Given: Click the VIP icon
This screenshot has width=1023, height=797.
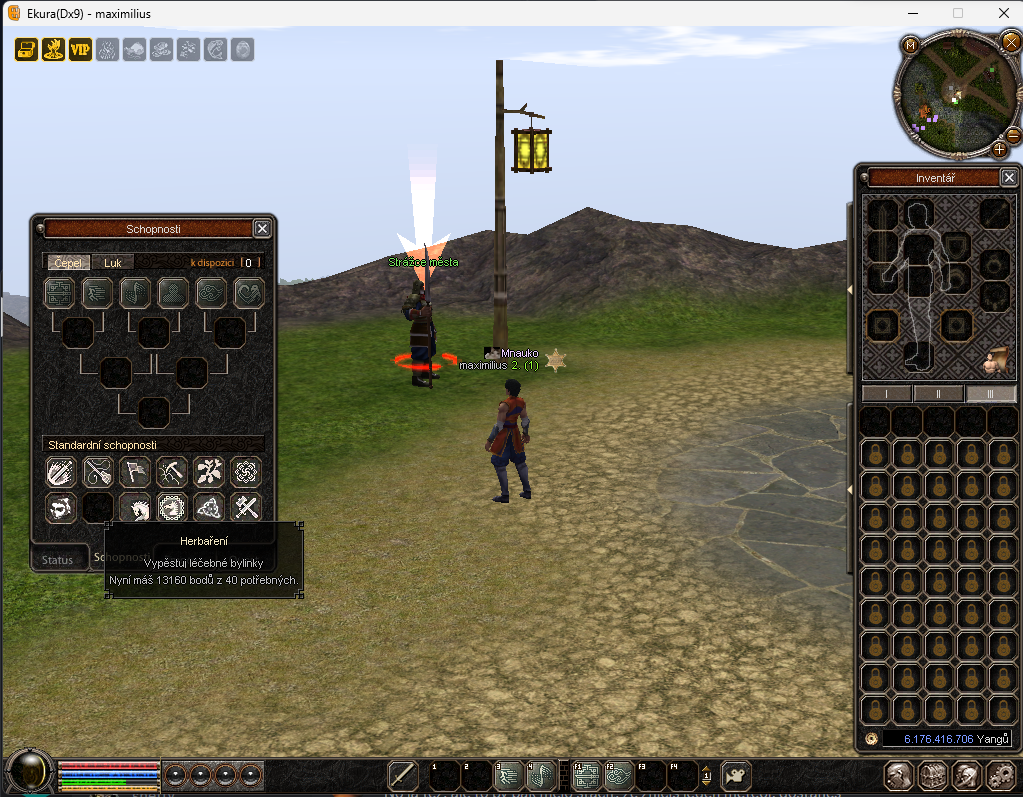Looking at the screenshot, I should pyautogui.click(x=80, y=49).
